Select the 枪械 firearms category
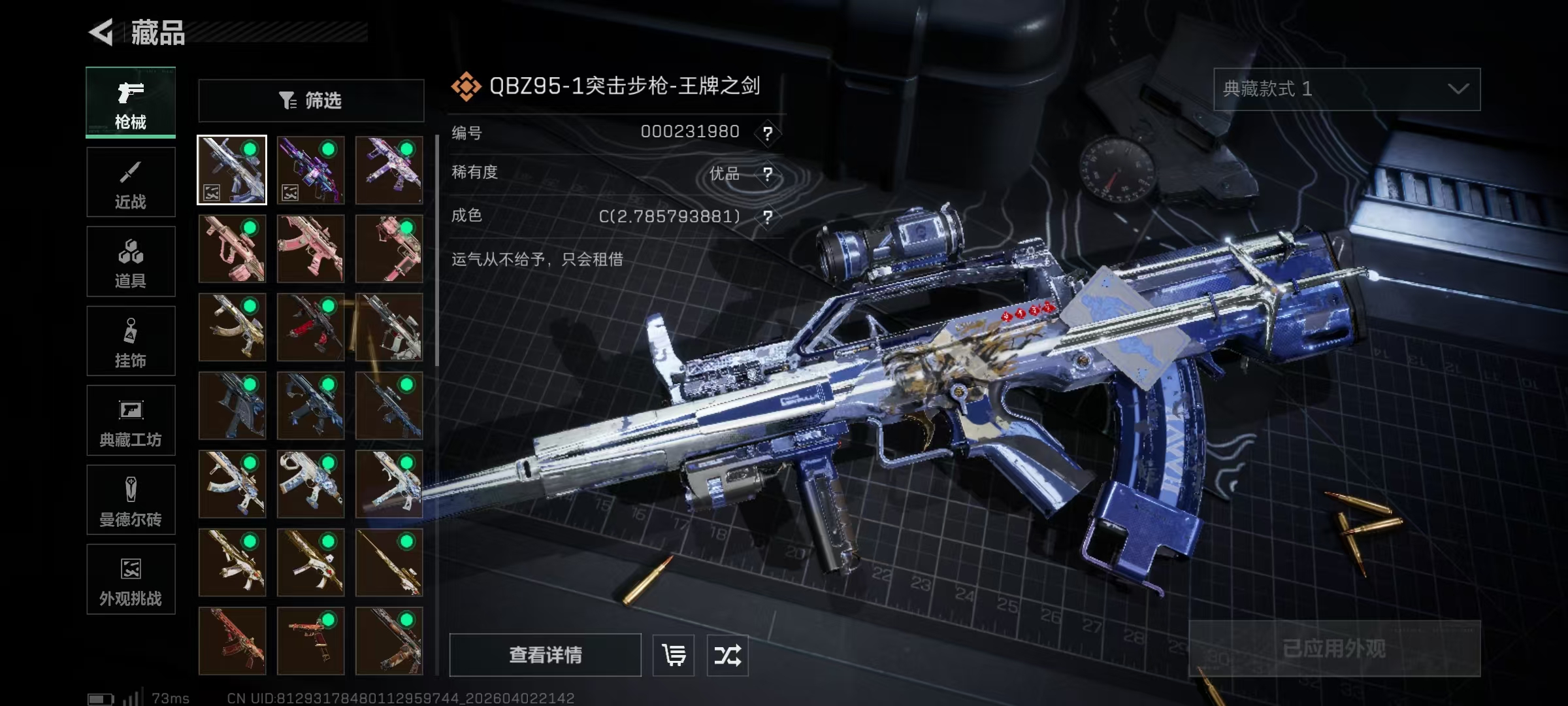Viewport: 1568px width, 706px height. click(131, 103)
